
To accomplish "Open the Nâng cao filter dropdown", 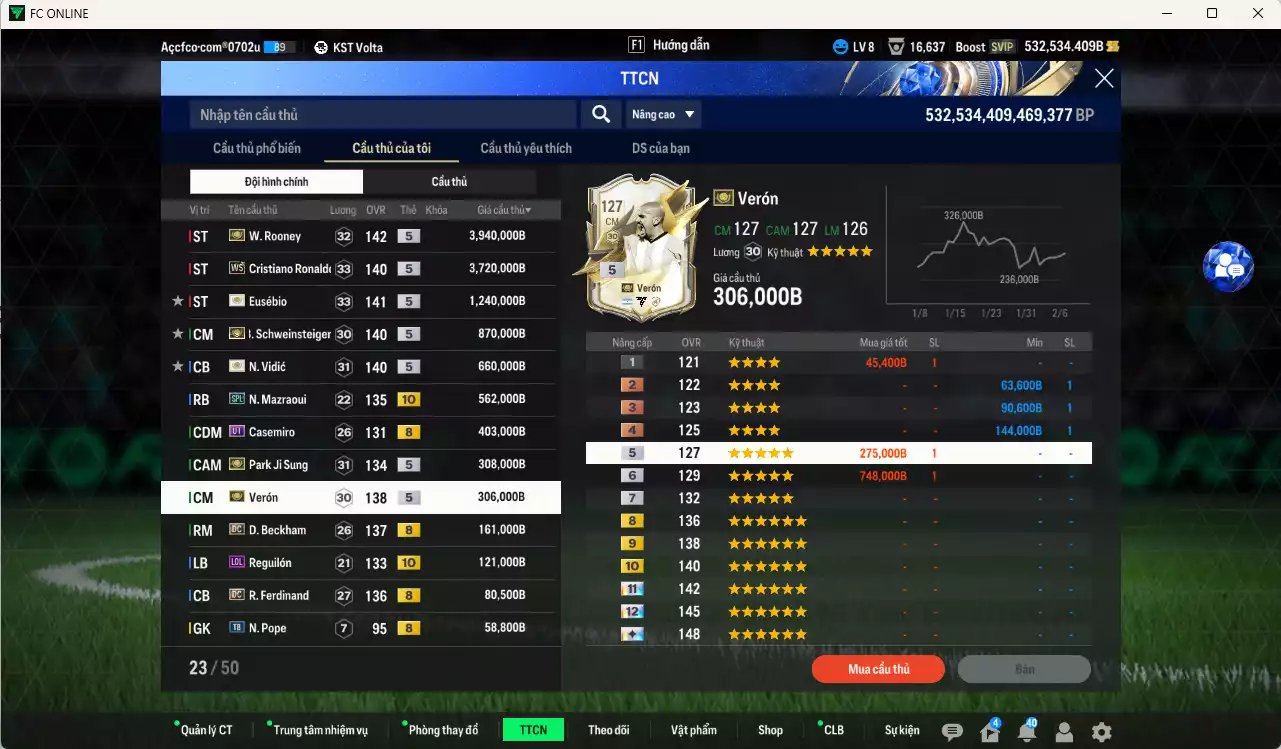I will (x=662, y=114).
